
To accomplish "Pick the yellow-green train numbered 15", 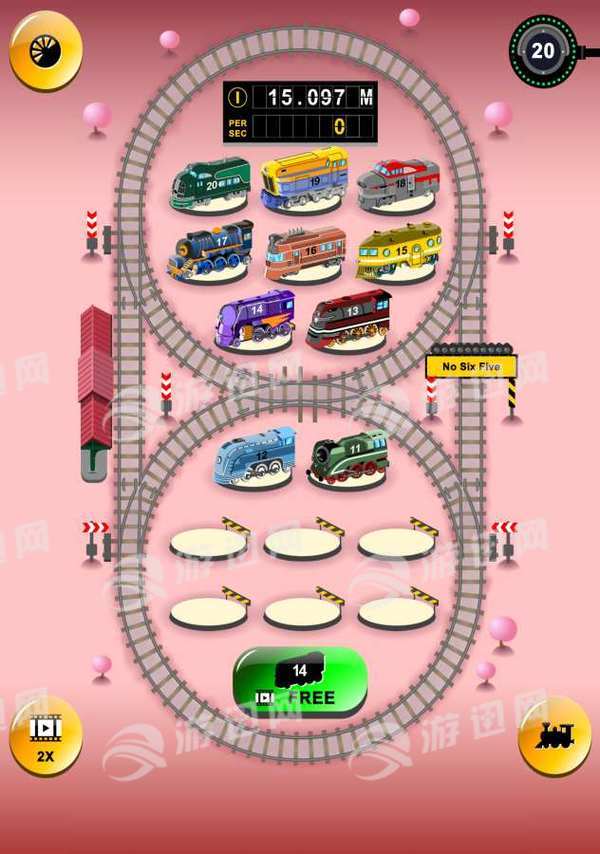I will [398, 249].
